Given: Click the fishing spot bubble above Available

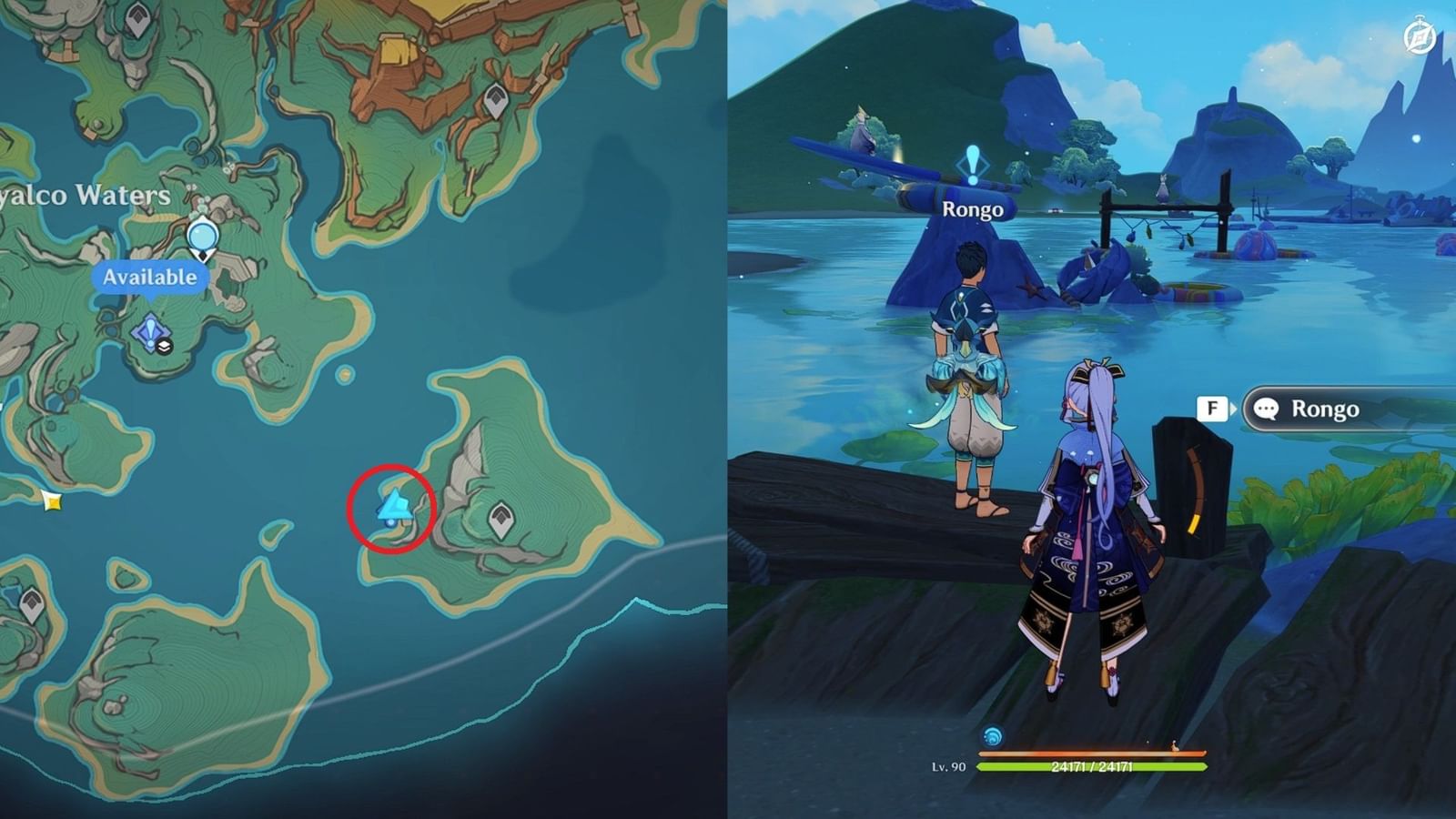Looking at the screenshot, I should [x=202, y=237].
